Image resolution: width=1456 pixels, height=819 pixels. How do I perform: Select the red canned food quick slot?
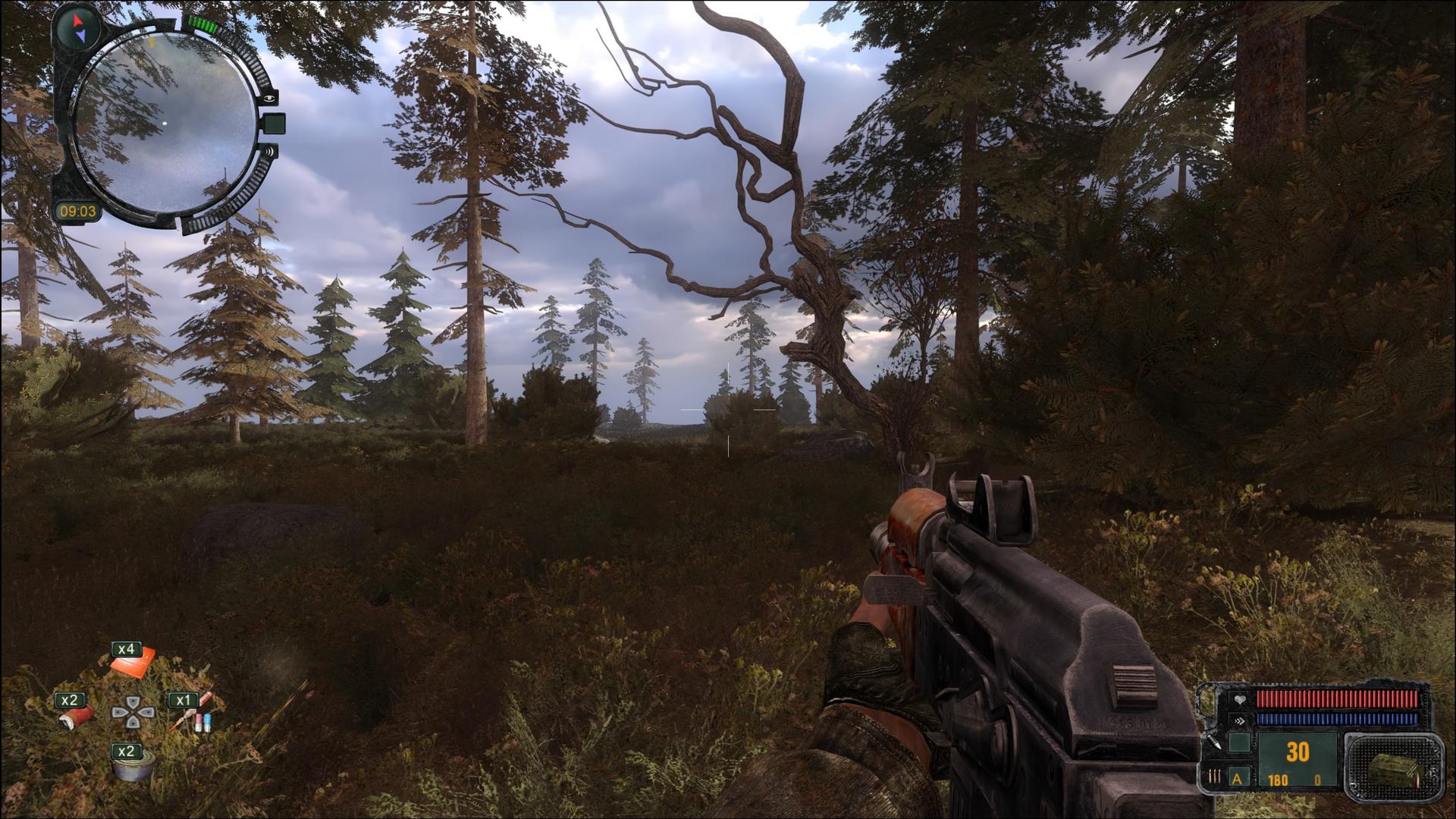click(80, 714)
